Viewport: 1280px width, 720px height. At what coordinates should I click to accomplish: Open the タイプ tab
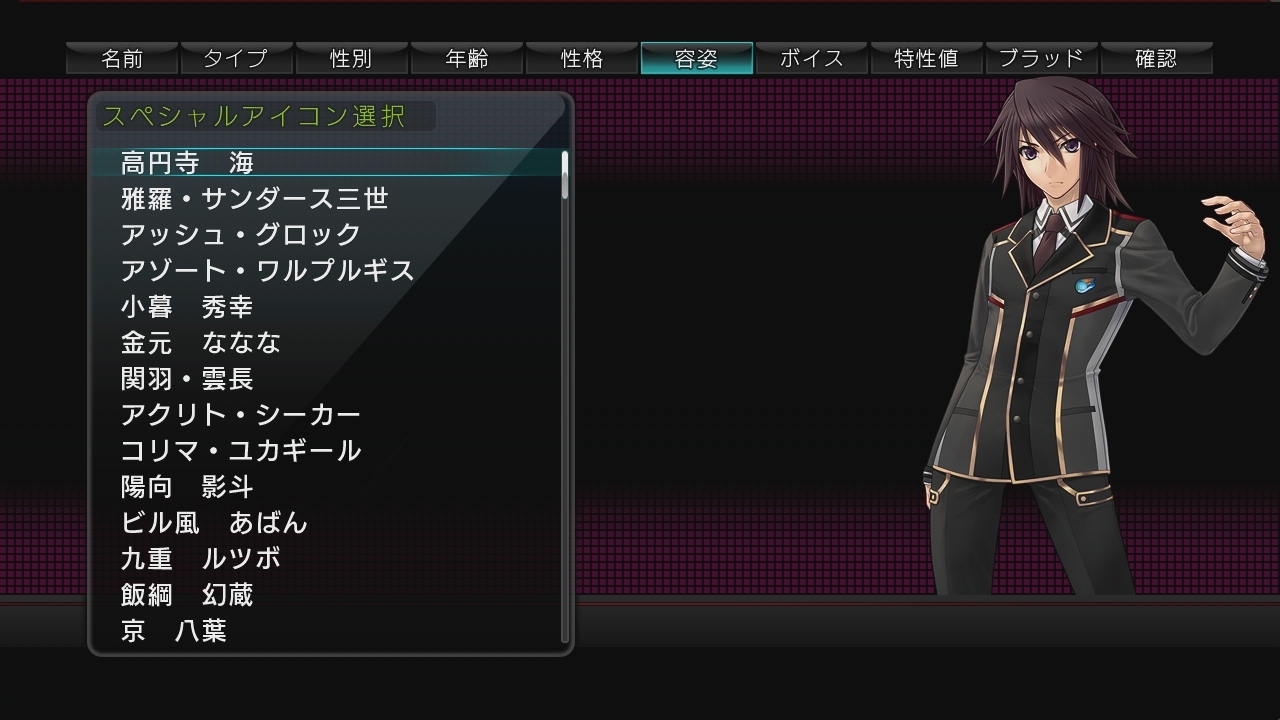pyautogui.click(x=236, y=58)
